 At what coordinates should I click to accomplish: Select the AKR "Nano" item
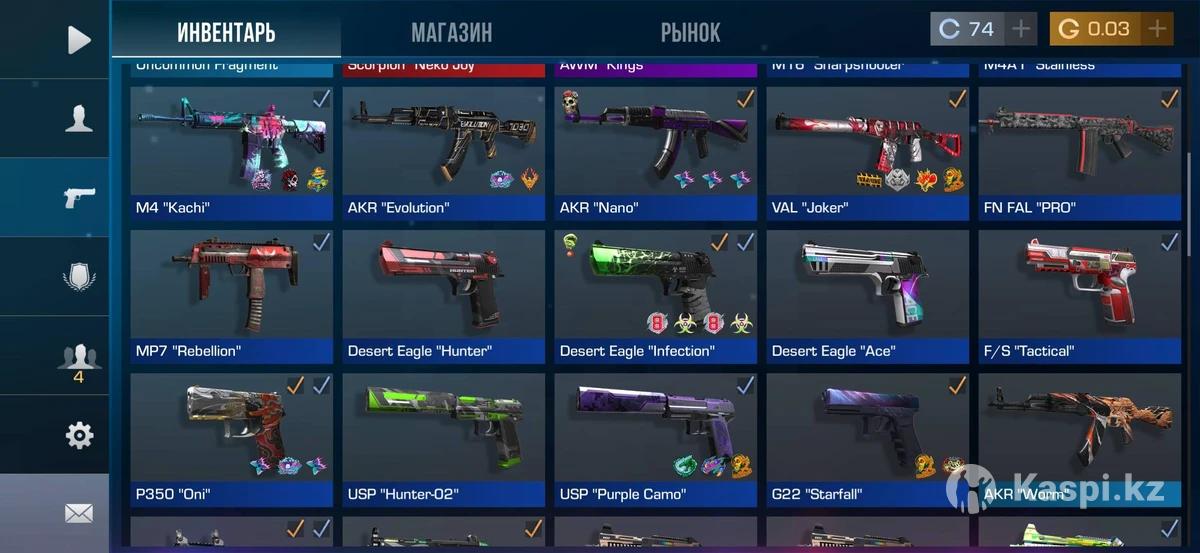(x=655, y=152)
